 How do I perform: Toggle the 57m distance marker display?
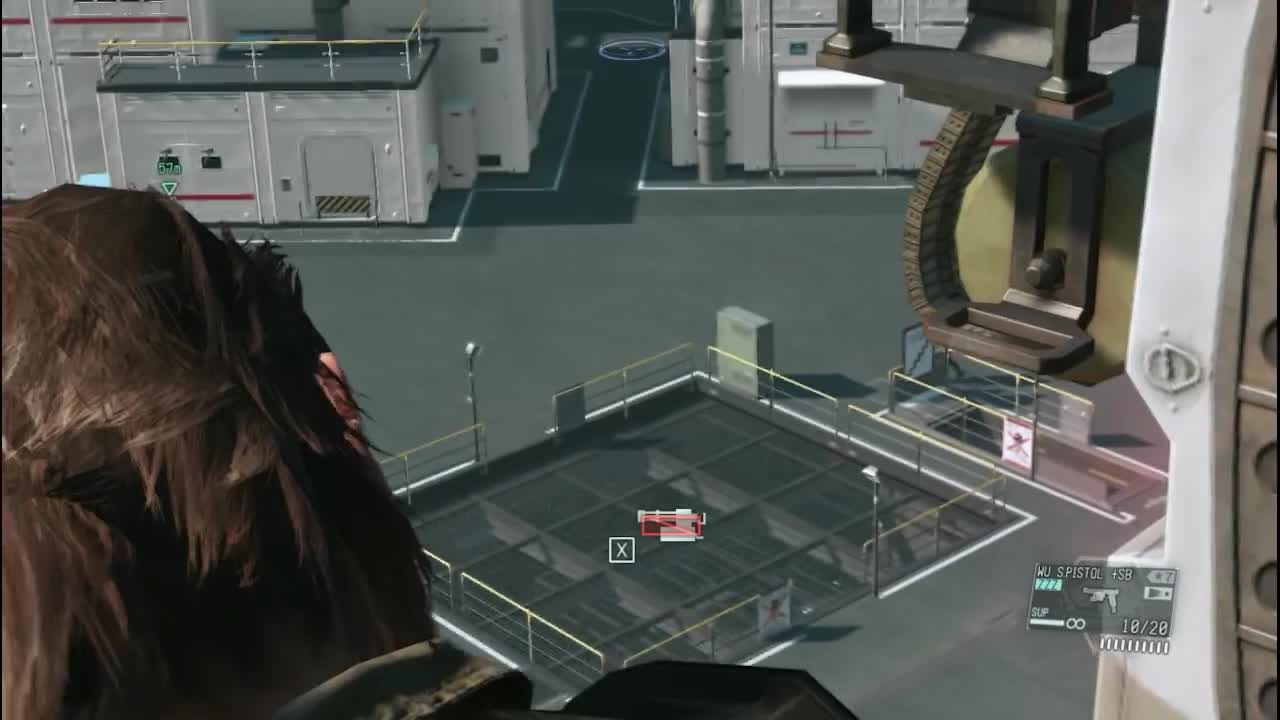(168, 166)
